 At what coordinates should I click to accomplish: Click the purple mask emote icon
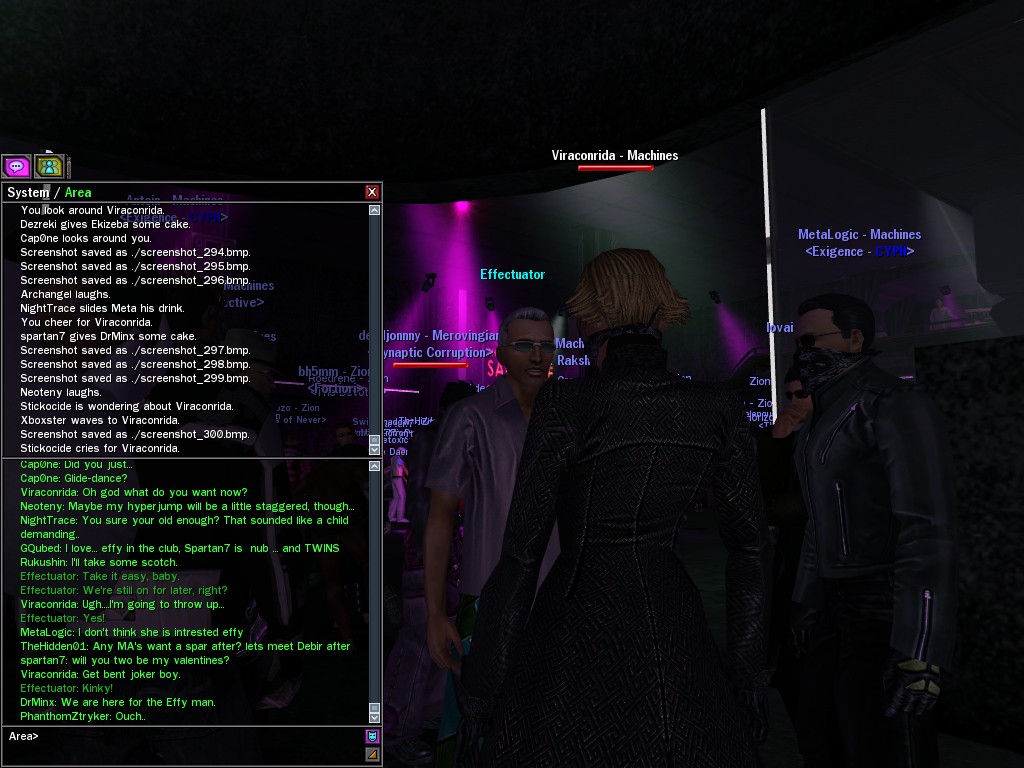coord(373,736)
